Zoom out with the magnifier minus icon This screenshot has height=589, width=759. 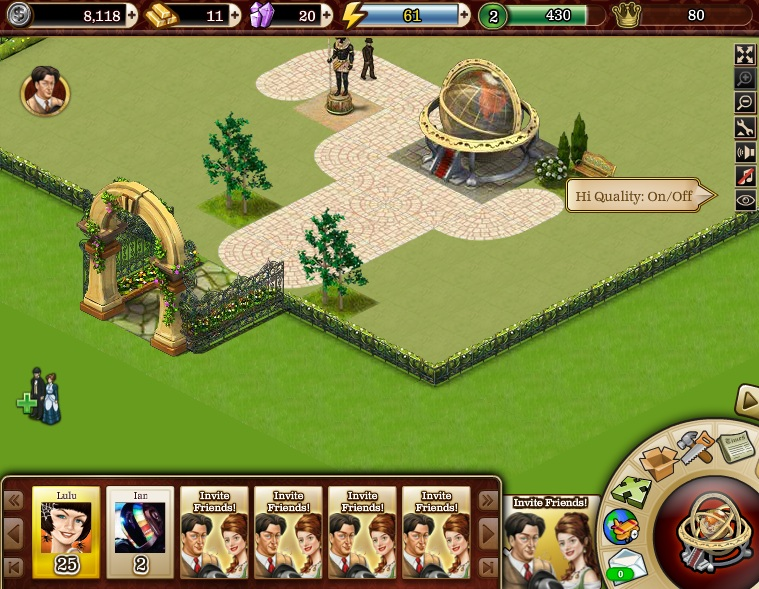click(x=745, y=103)
